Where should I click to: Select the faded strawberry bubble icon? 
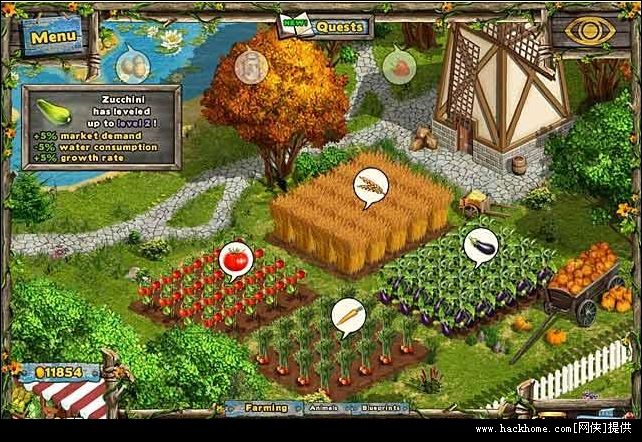400,67
